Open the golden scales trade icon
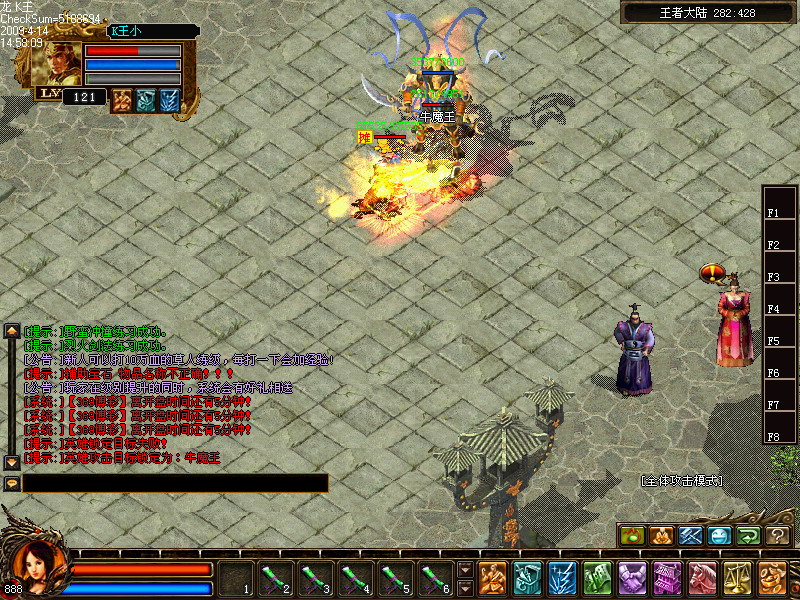Screen dimensions: 800x600 (737, 578)
